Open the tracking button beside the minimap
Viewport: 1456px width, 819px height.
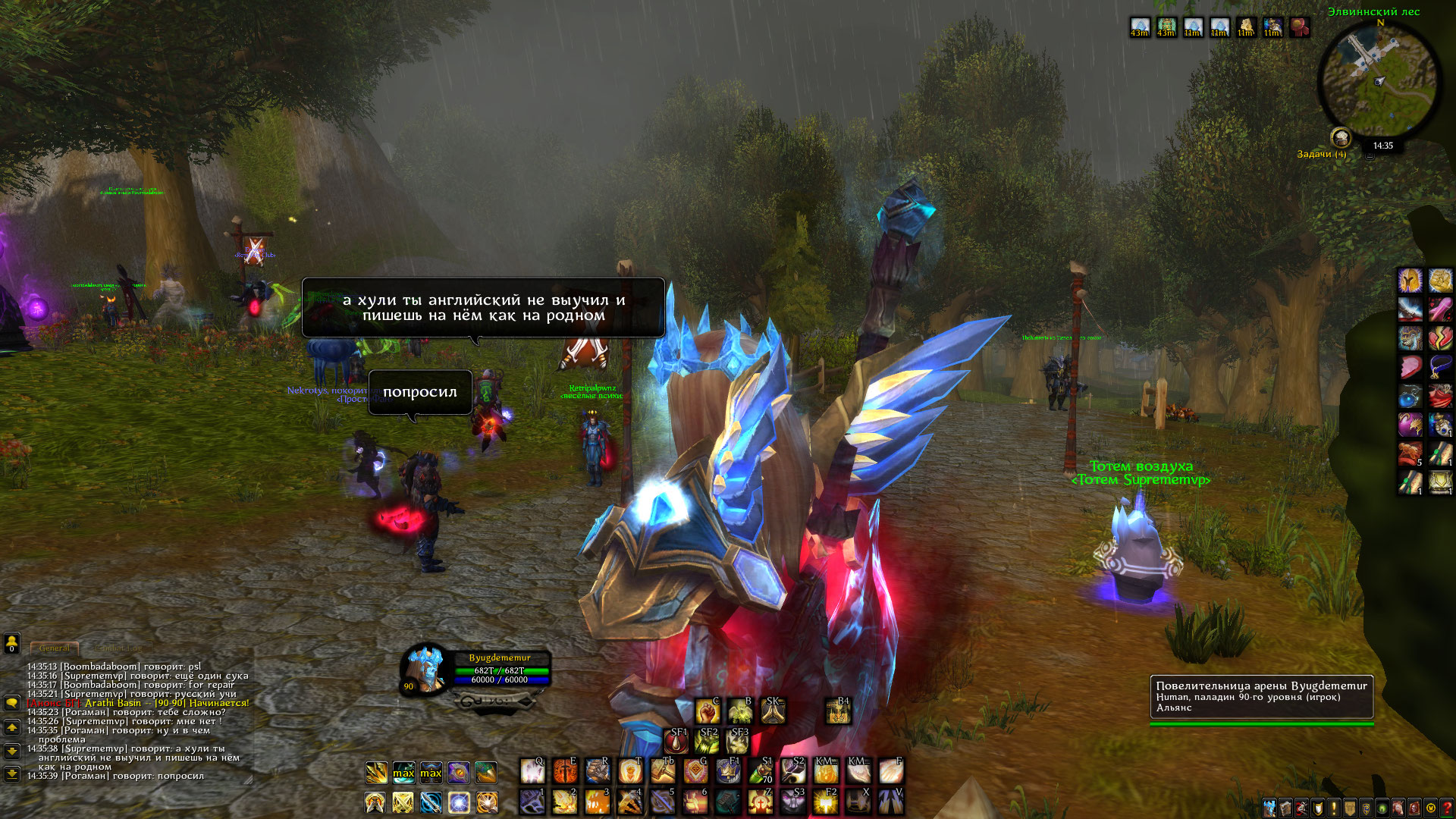[x=1341, y=138]
